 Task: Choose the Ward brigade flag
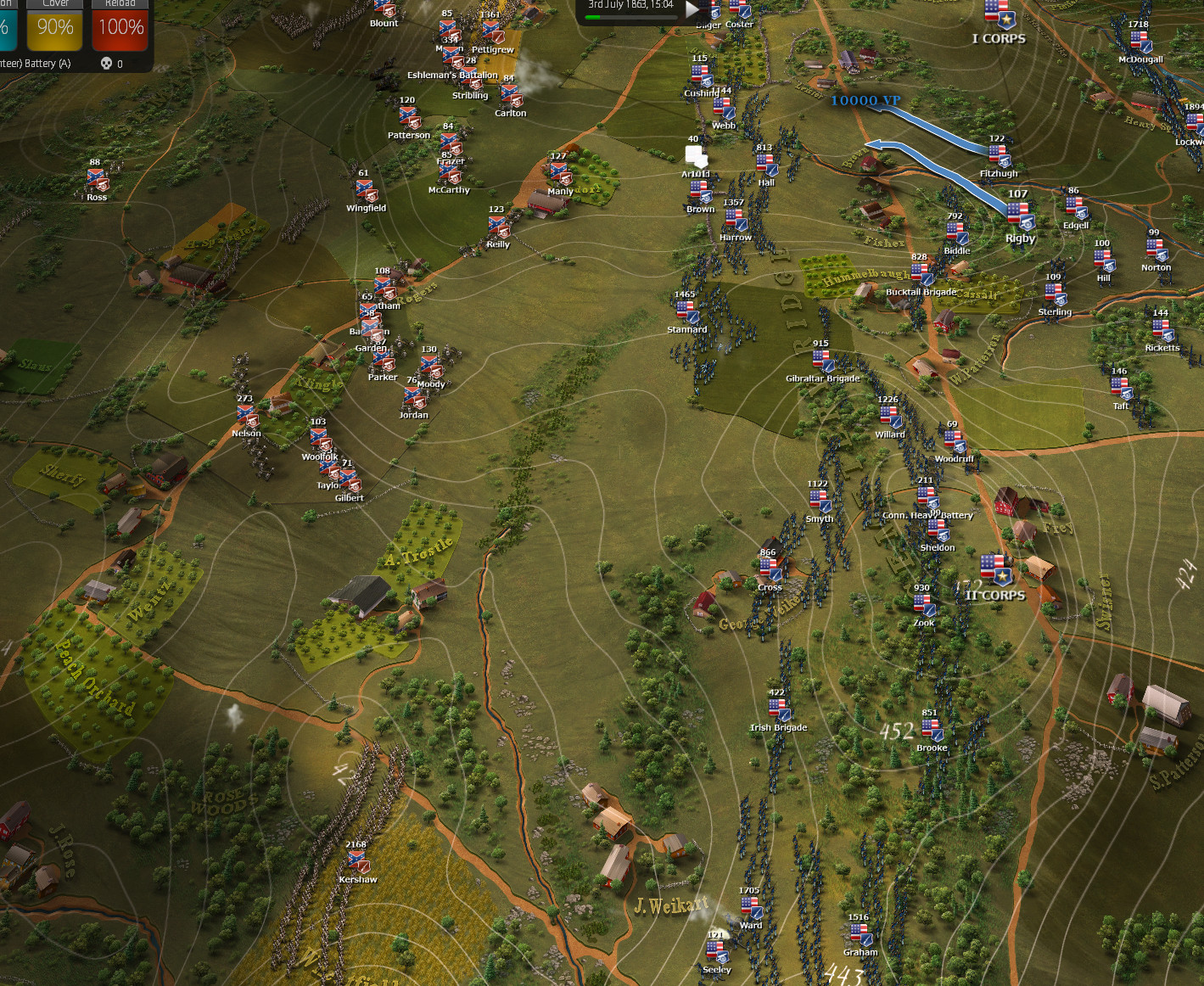[x=750, y=907]
